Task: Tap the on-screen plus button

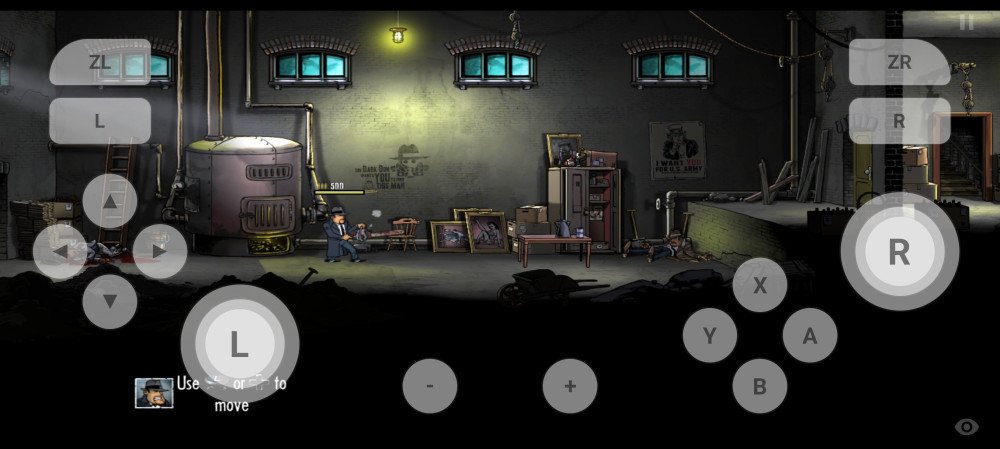Action: coord(570,386)
